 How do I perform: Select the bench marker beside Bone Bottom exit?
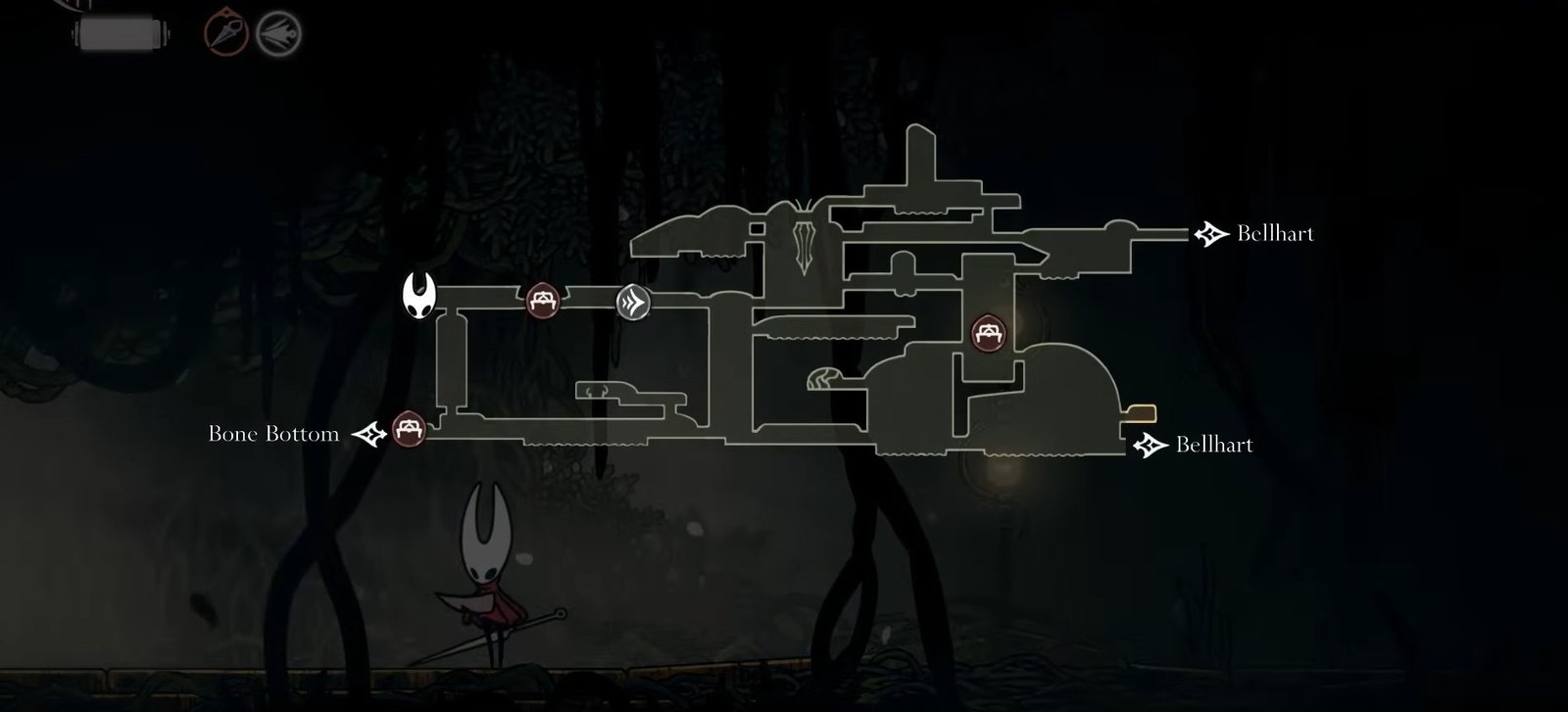point(409,429)
